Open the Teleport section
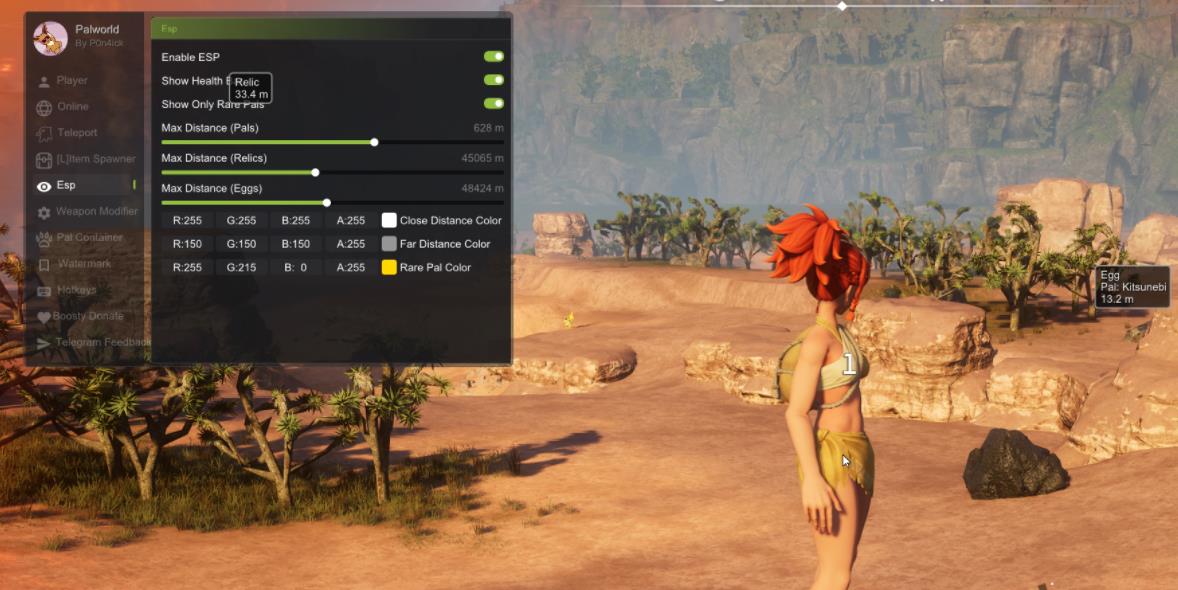Screen dimensions: 1178x590 pyautogui.click(x=77, y=133)
